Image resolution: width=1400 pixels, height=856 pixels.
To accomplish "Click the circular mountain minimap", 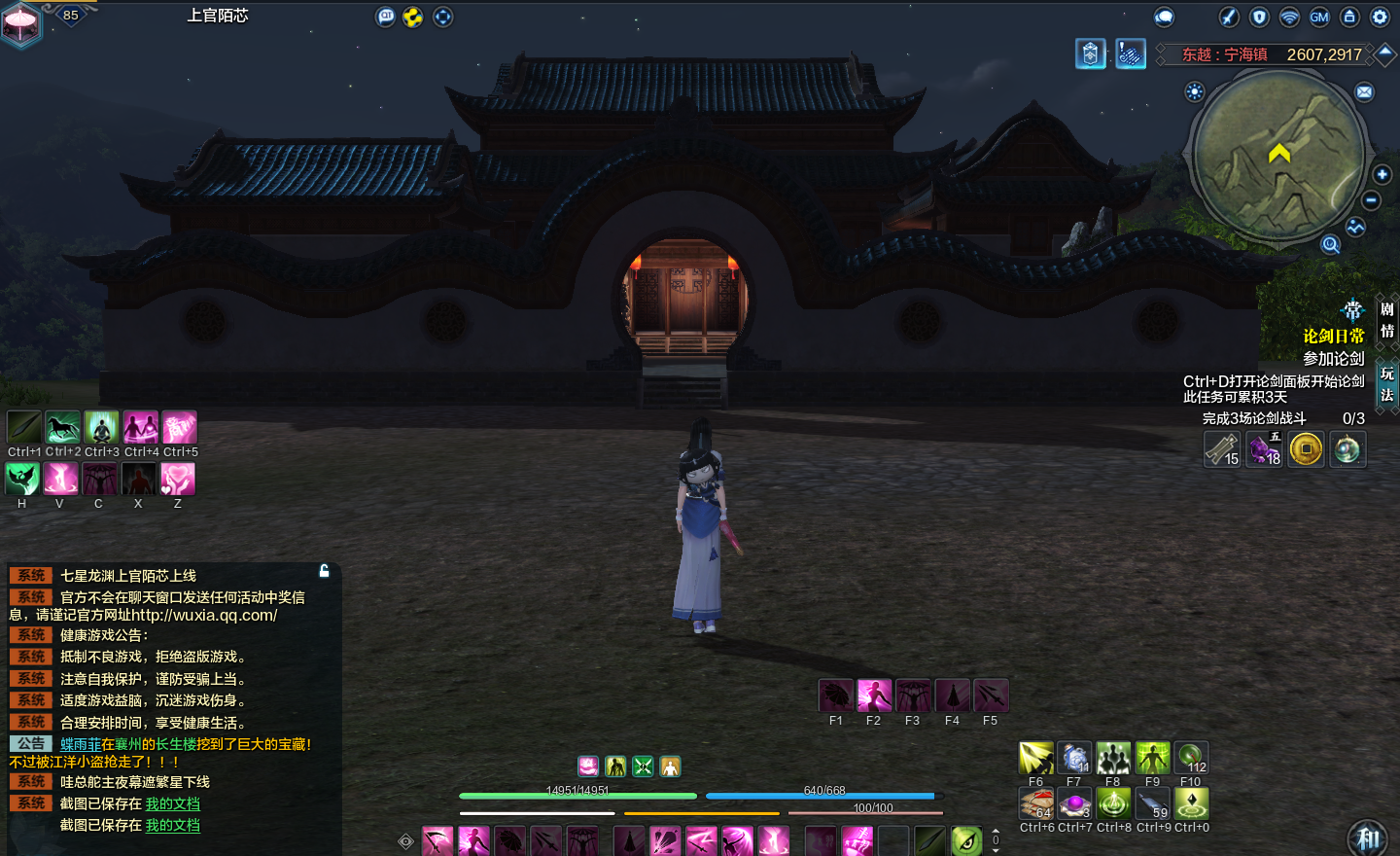I will [x=1278, y=156].
